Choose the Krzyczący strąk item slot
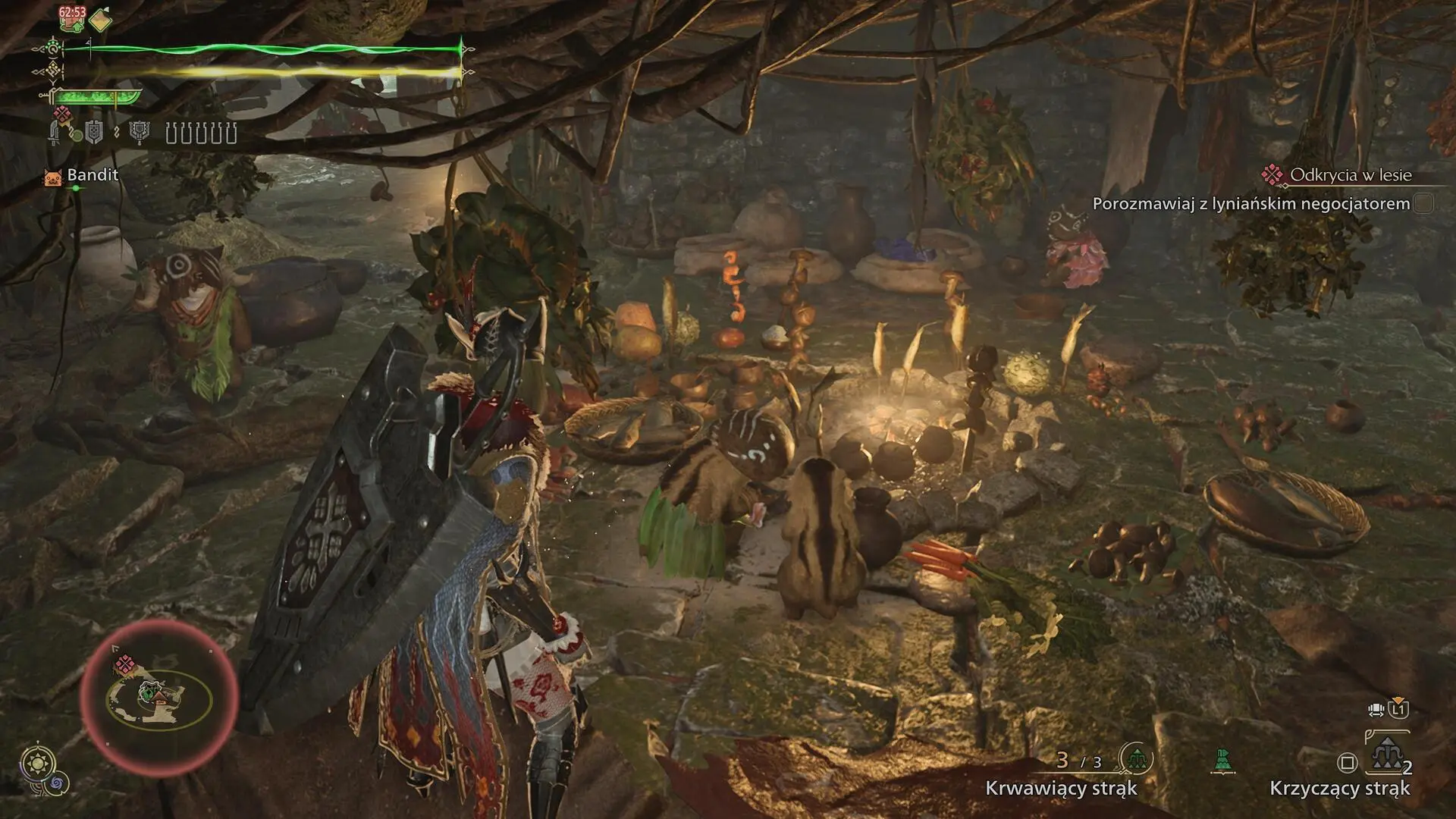 click(x=1386, y=757)
